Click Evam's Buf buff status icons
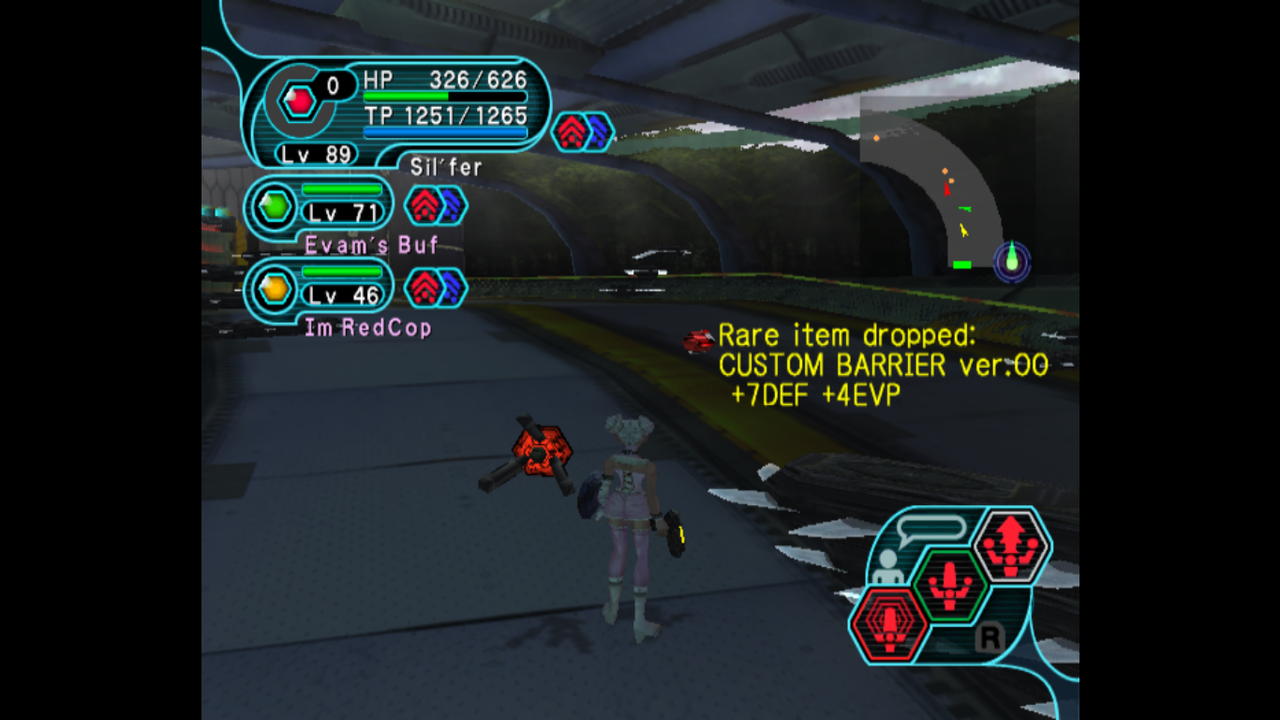 pos(436,206)
